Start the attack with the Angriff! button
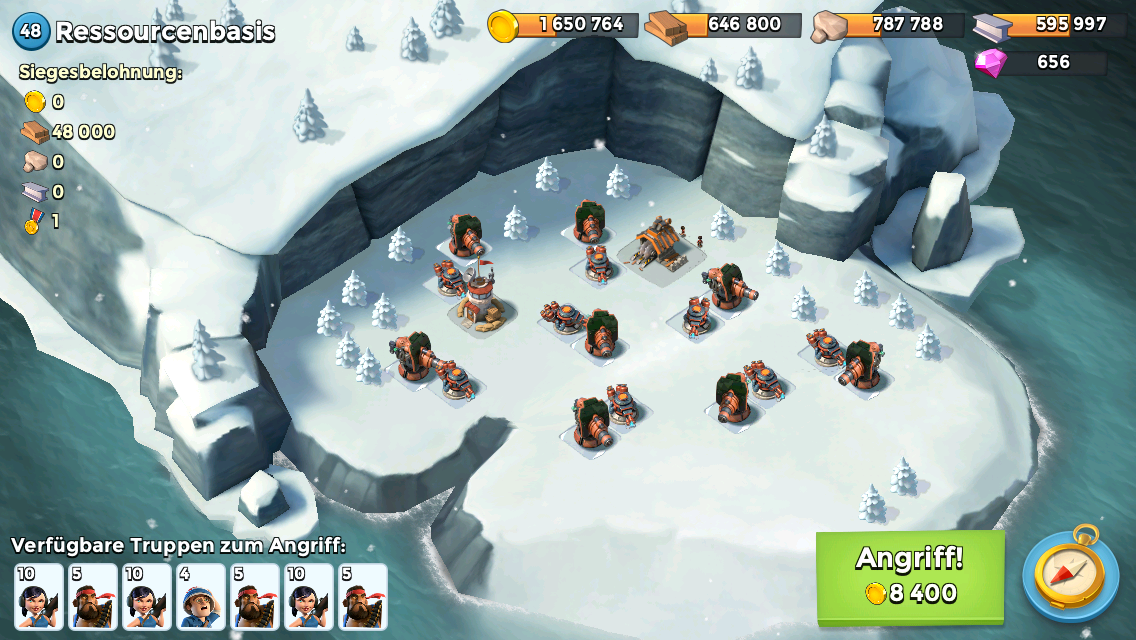The image size is (1136, 640). click(x=910, y=576)
